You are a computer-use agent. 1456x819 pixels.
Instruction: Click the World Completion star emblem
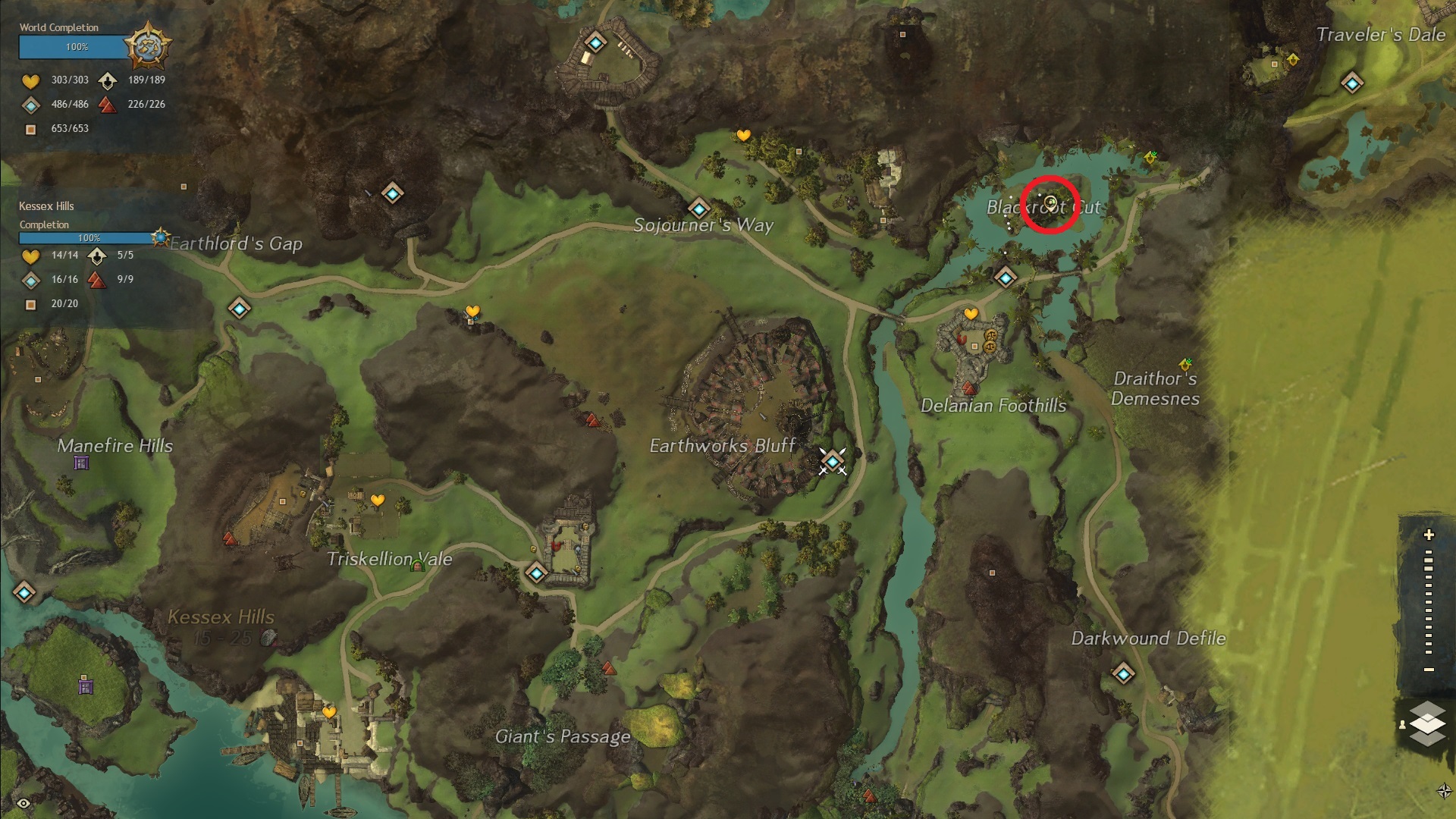147,46
